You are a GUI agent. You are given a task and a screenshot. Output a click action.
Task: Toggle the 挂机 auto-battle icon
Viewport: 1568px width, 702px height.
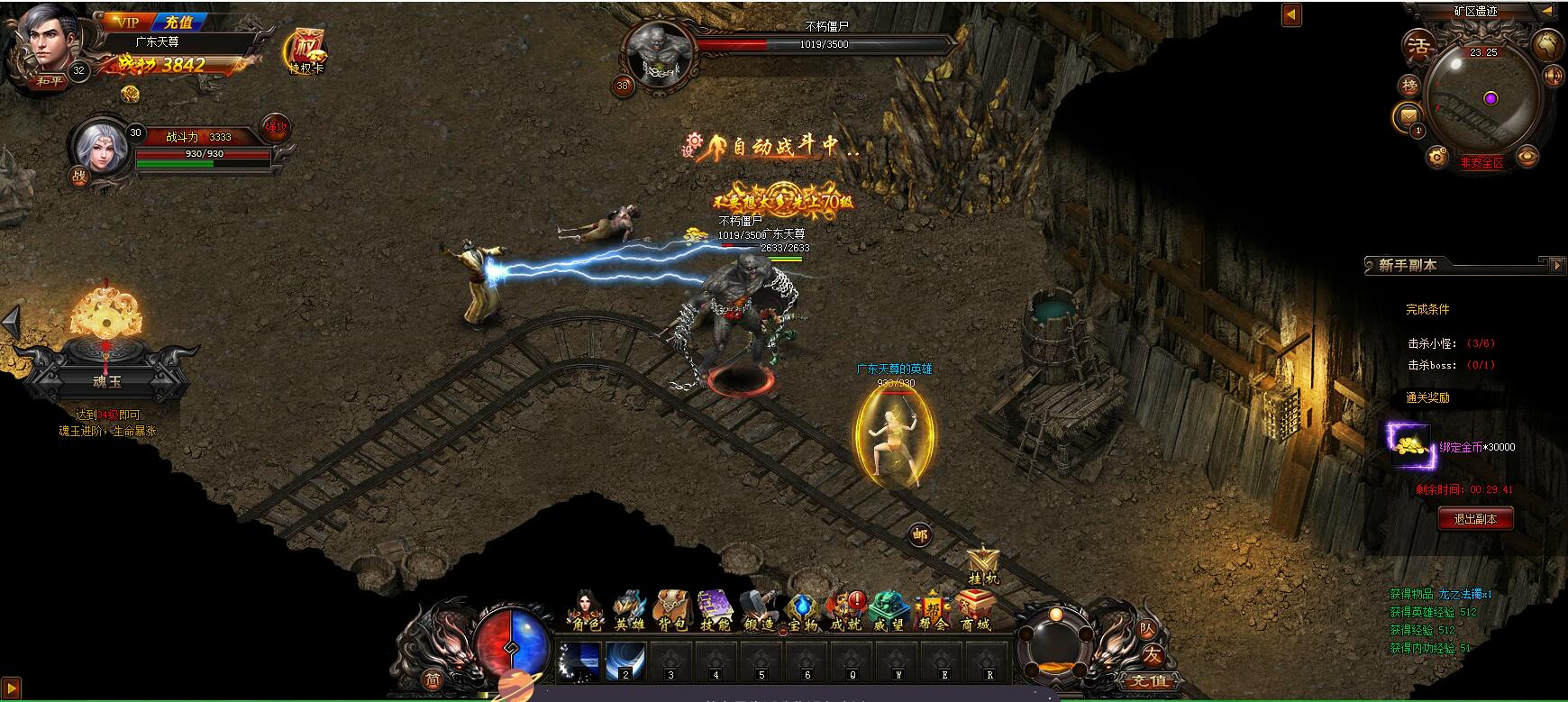[x=982, y=567]
